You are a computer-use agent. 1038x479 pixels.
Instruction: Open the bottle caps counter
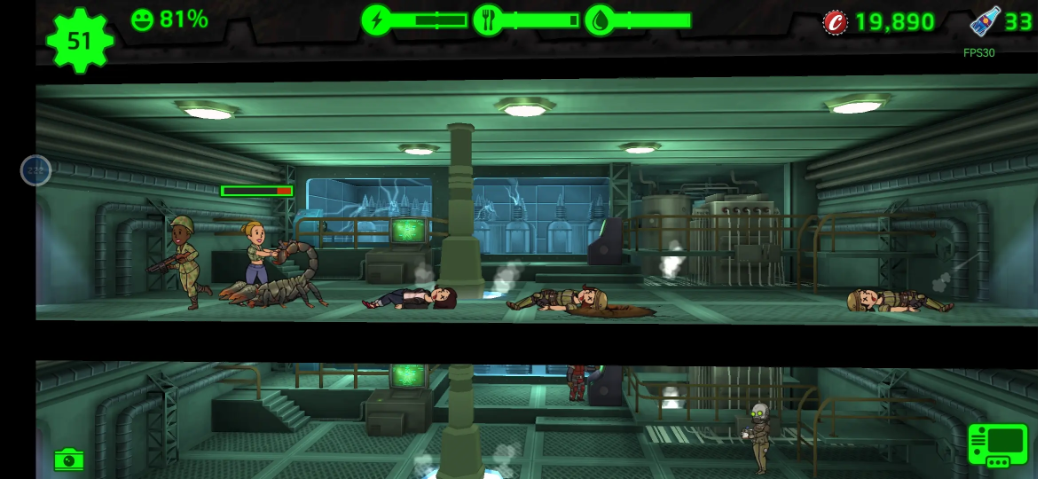[x=834, y=22]
